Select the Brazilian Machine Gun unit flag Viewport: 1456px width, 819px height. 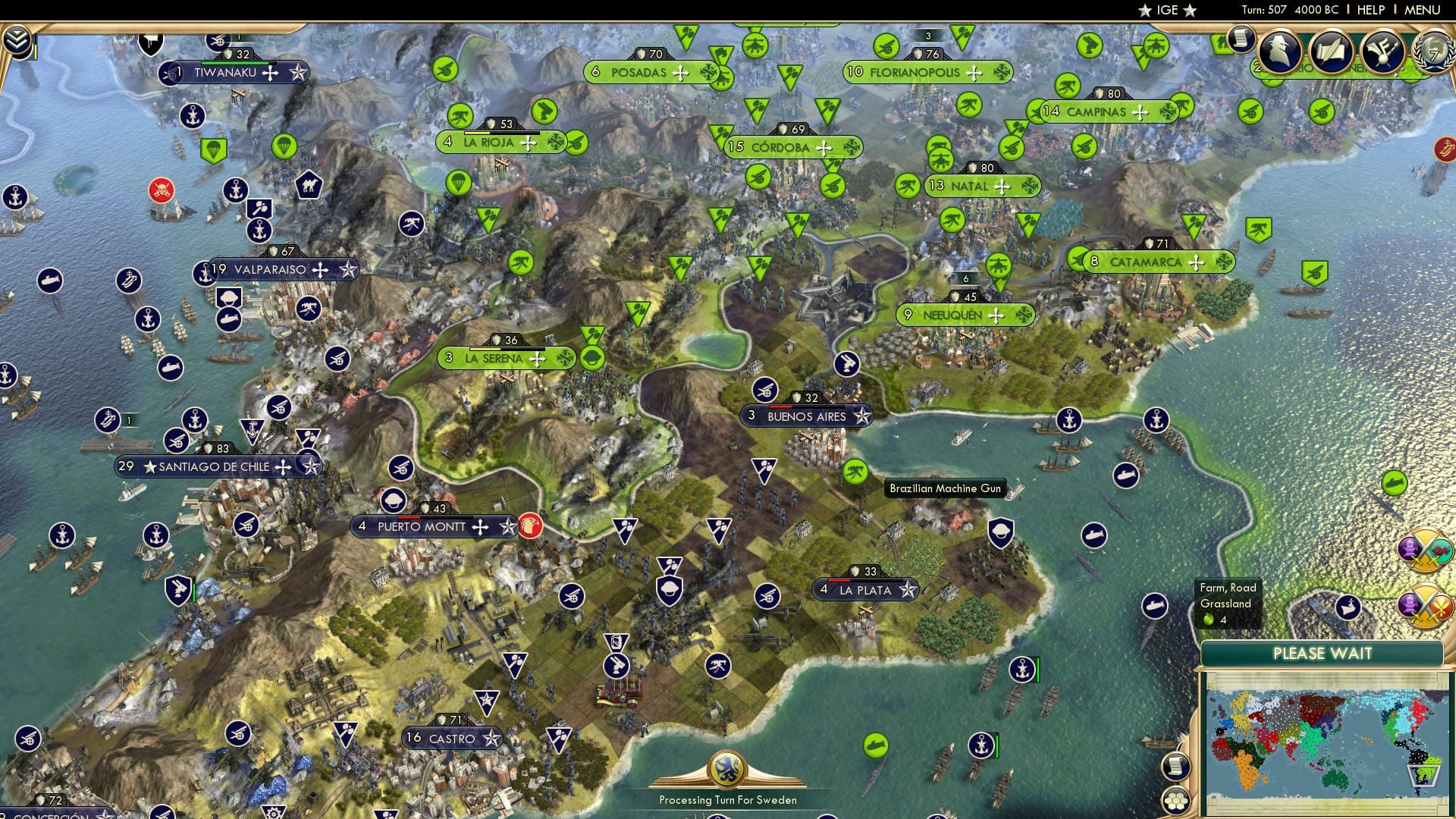(855, 472)
